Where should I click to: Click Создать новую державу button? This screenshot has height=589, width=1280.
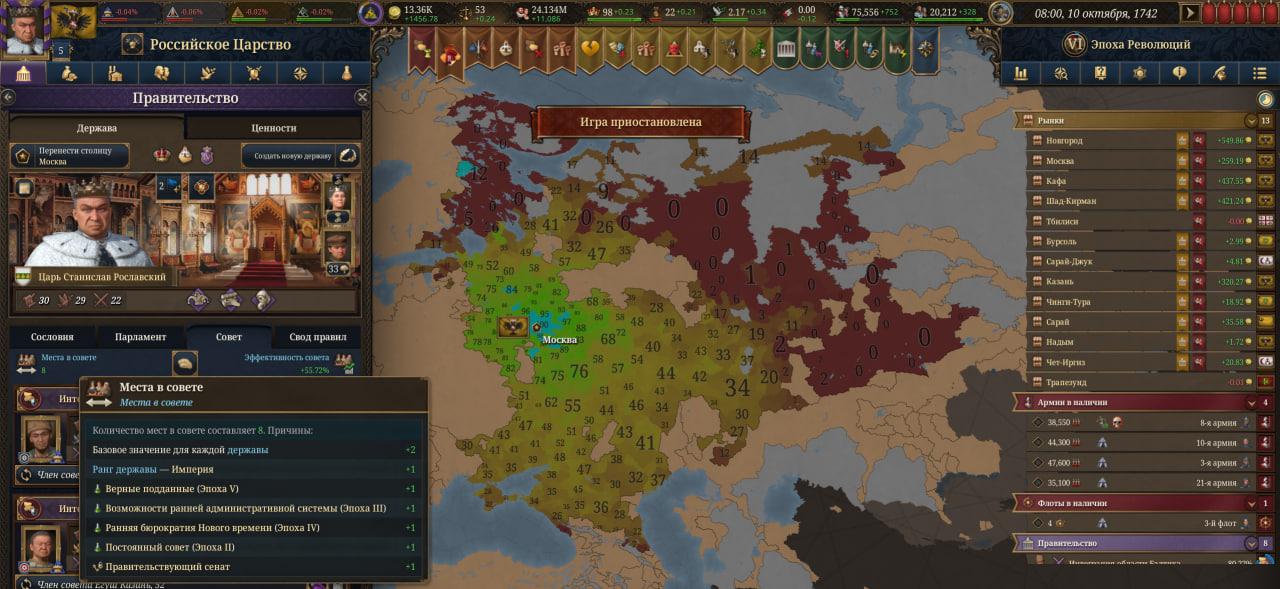300,156
